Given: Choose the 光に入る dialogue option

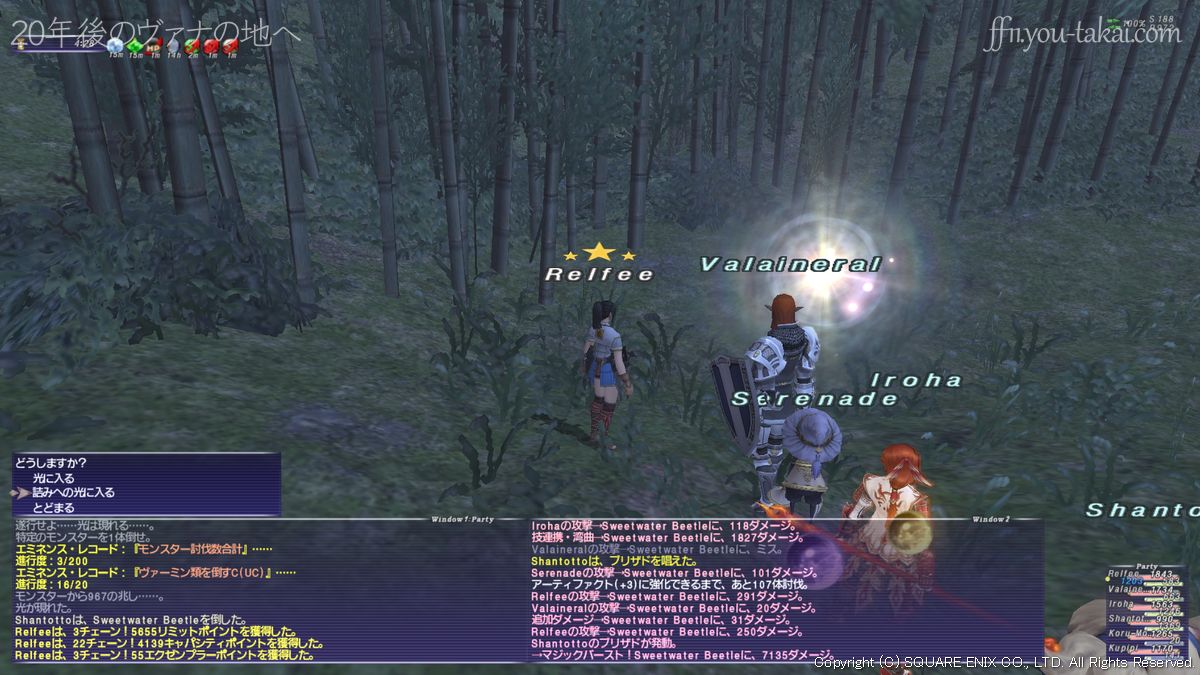Looking at the screenshot, I should (53, 478).
